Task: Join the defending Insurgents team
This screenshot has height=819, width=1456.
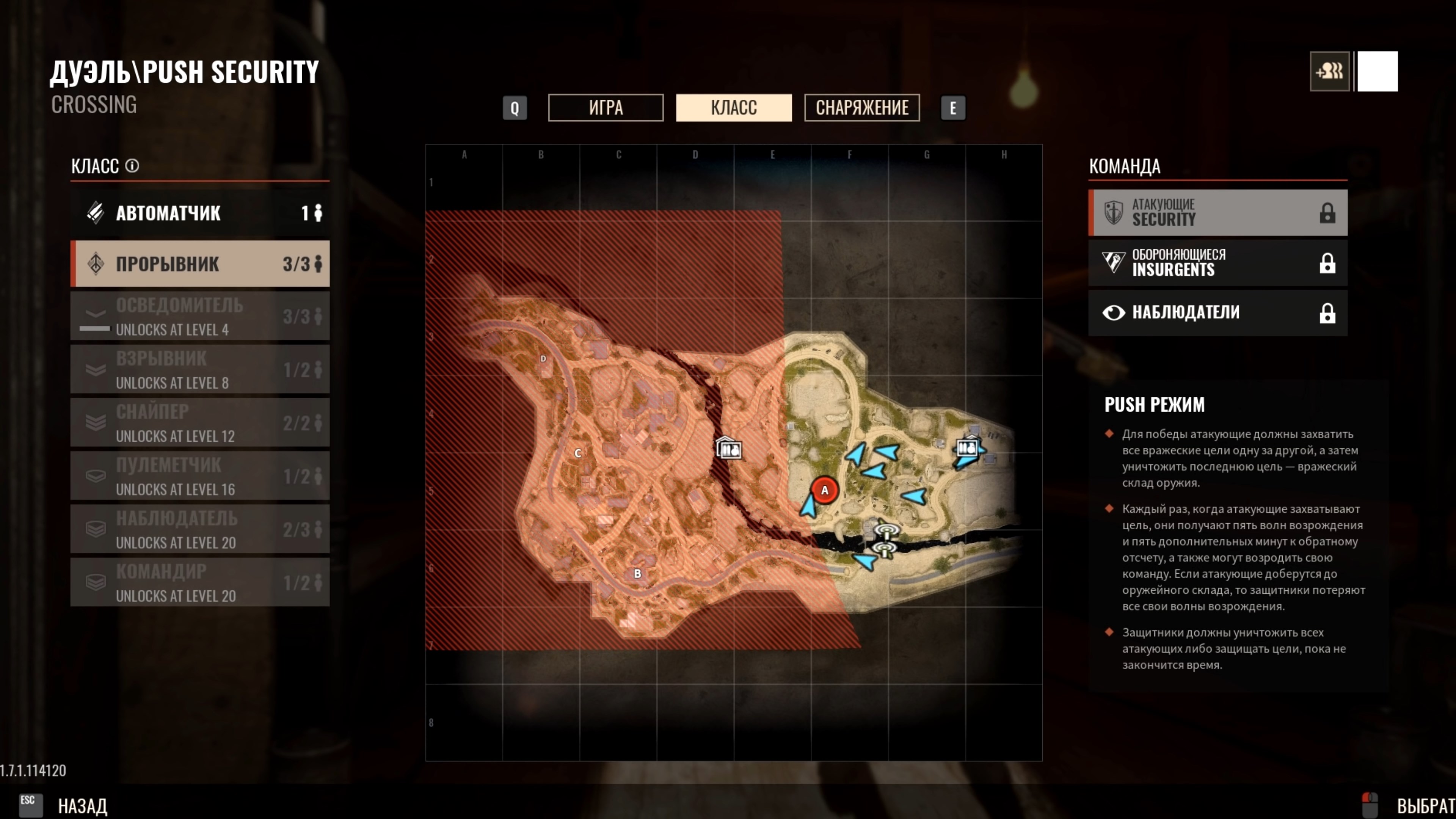Action: click(x=1218, y=263)
